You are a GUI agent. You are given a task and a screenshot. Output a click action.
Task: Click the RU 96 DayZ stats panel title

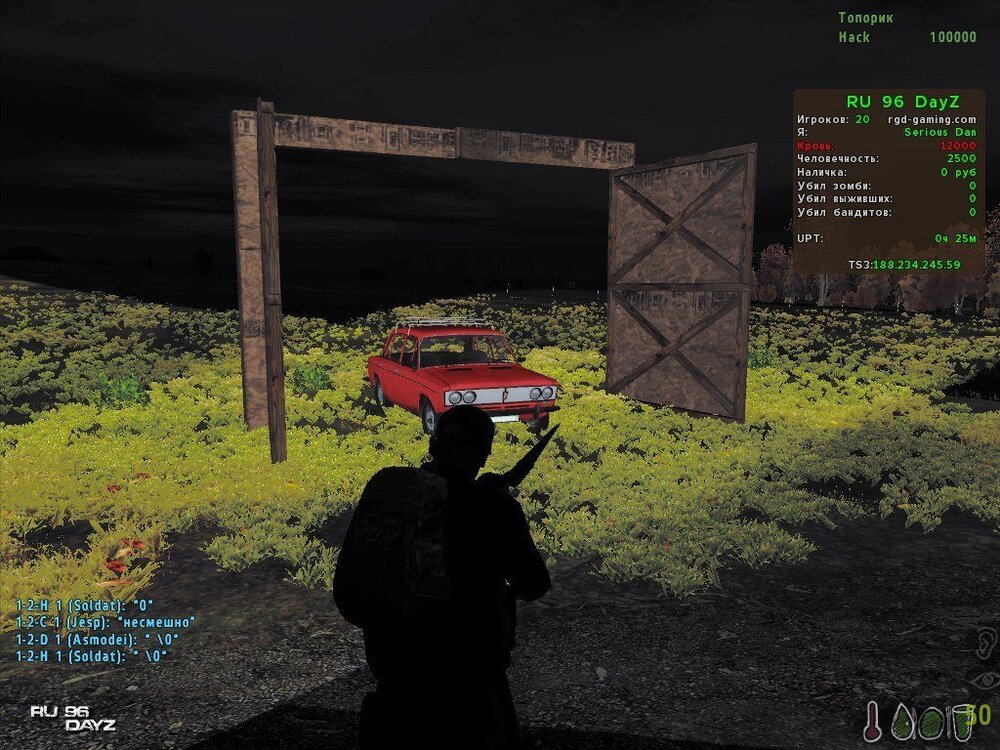[x=889, y=101]
